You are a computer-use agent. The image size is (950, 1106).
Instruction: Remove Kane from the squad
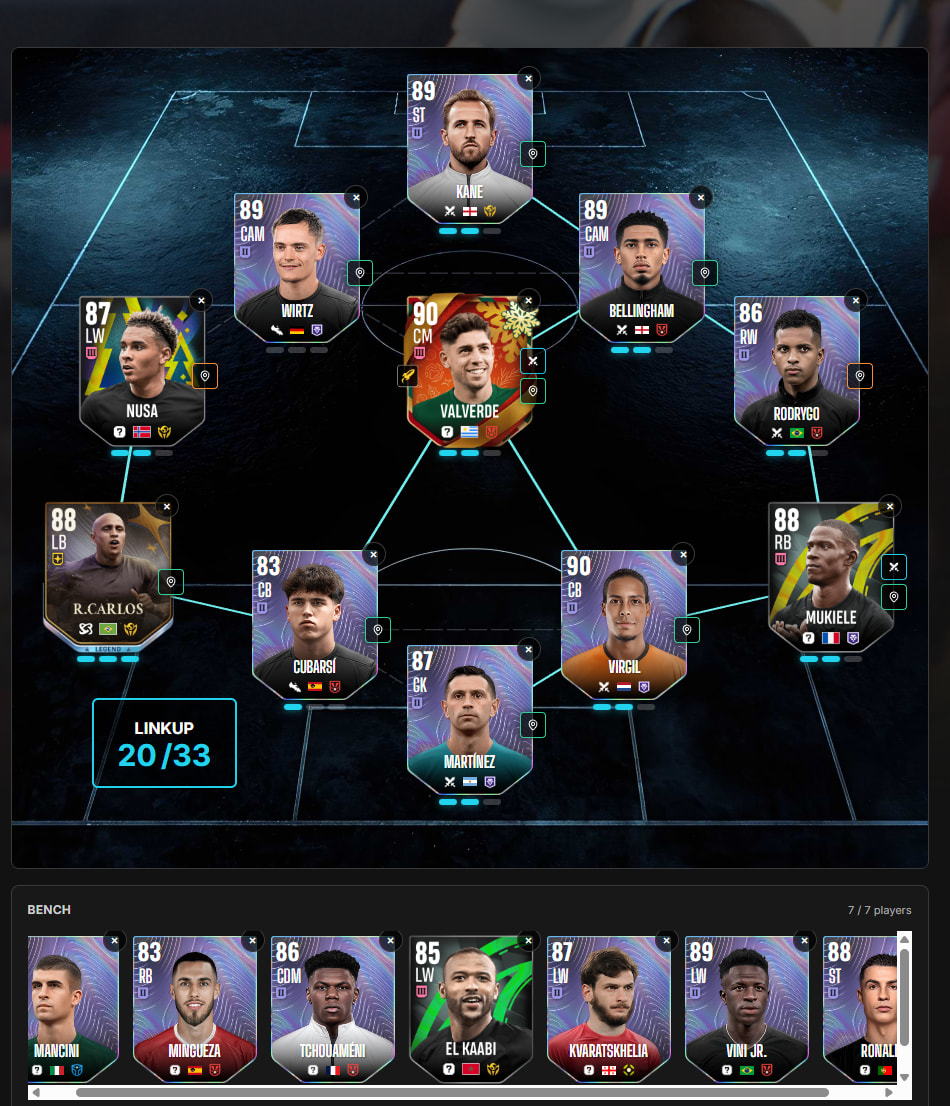(529, 77)
